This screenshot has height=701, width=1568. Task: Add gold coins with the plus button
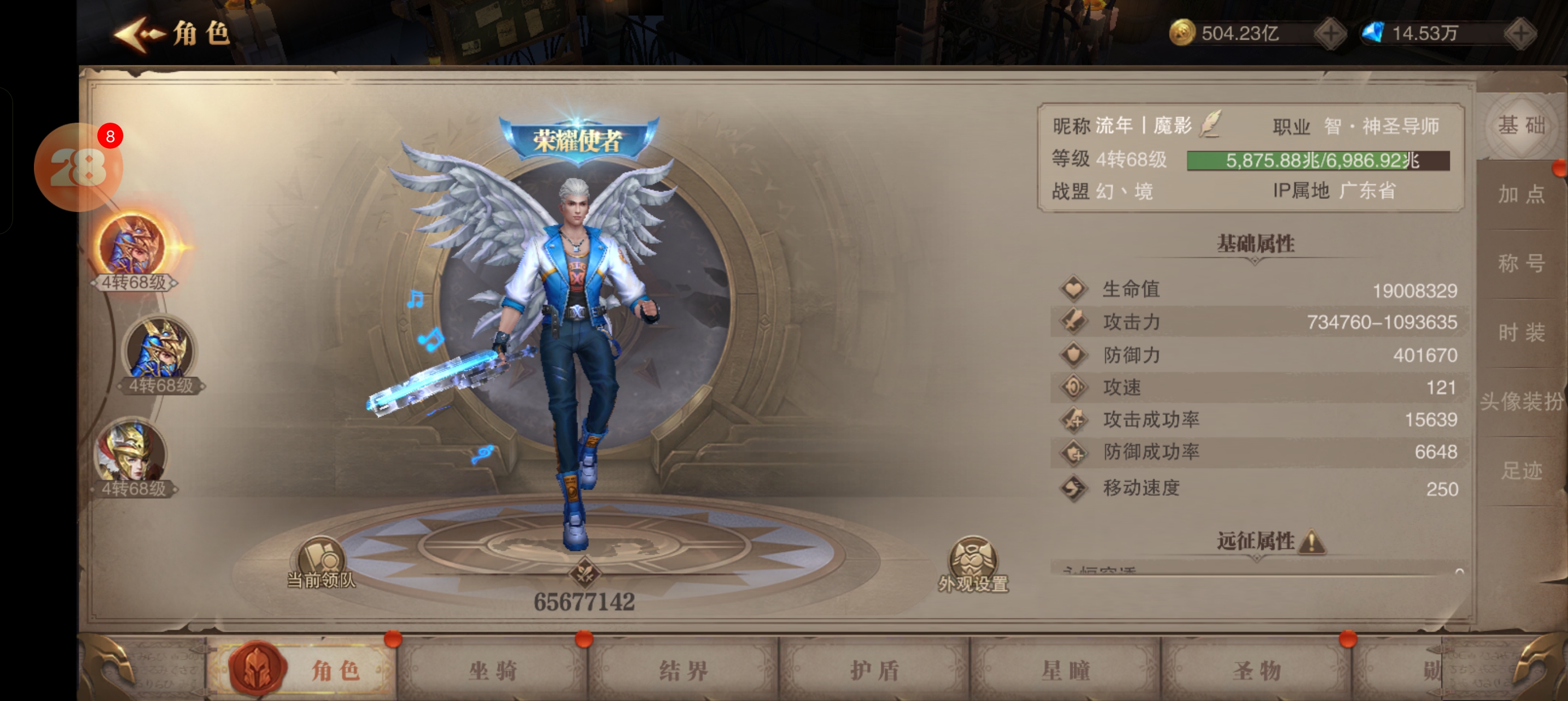(x=1330, y=33)
